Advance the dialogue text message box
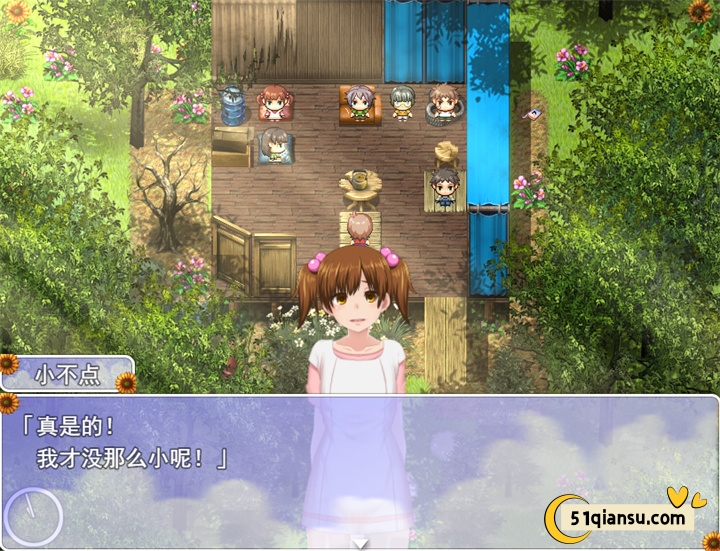The height and width of the screenshot is (551, 720). coord(360,460)
